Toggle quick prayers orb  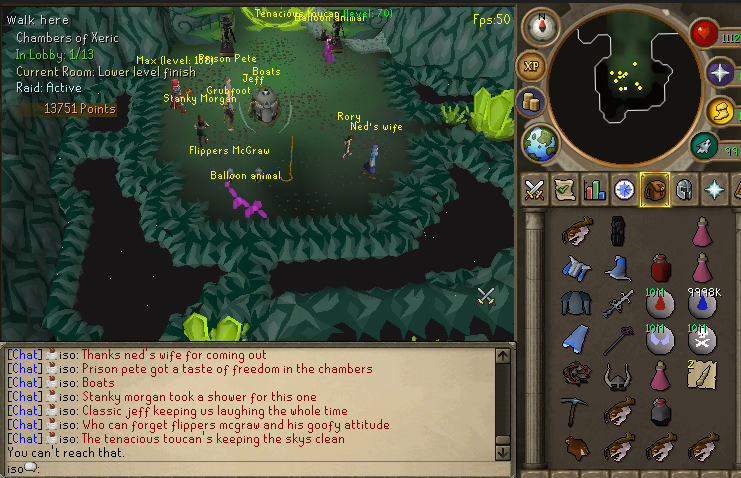click(718, 72)
